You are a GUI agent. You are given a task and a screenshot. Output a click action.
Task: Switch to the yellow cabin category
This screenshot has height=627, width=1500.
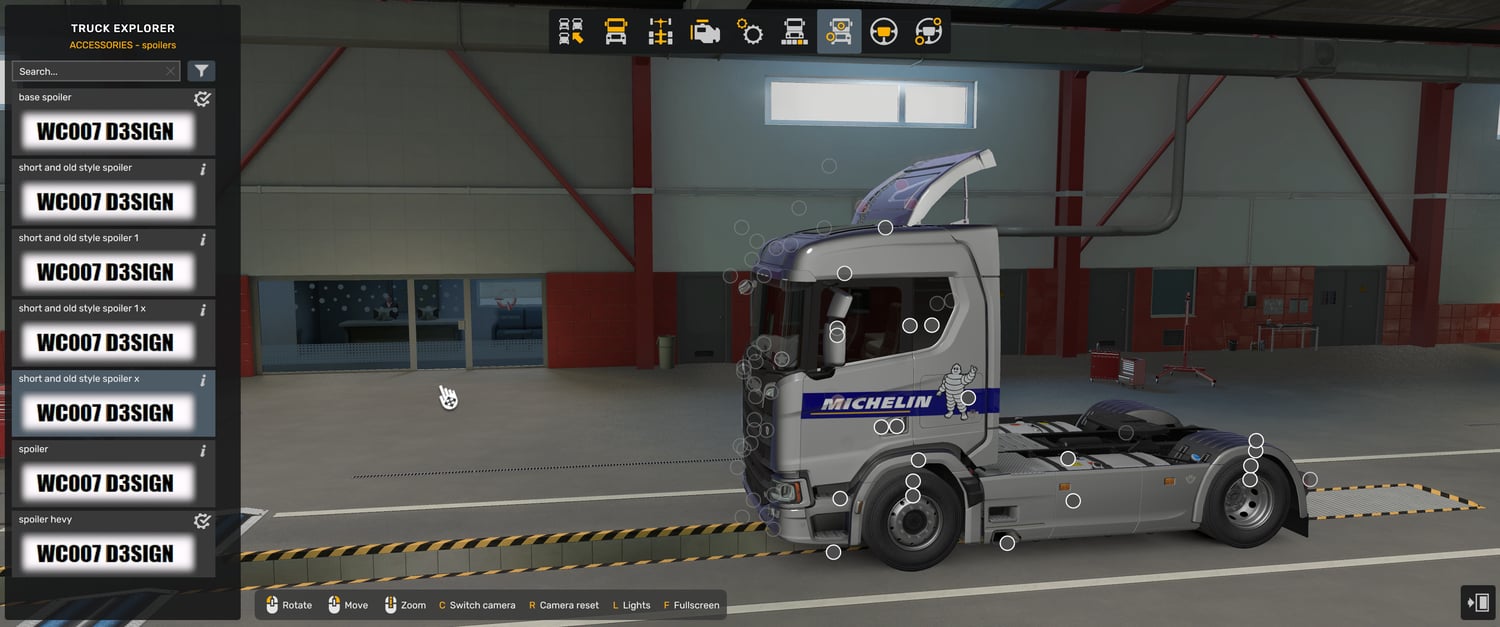[616, 32]
